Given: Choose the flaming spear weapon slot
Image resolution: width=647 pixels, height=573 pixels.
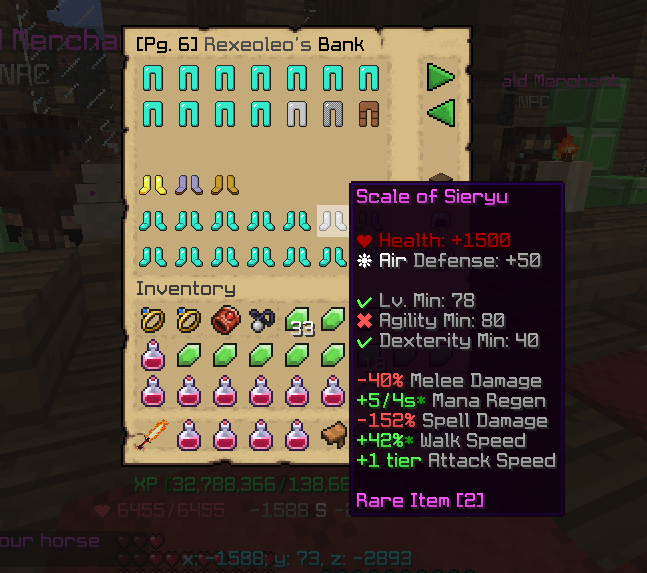Looking at the screenshot, I should coord(153,435).
